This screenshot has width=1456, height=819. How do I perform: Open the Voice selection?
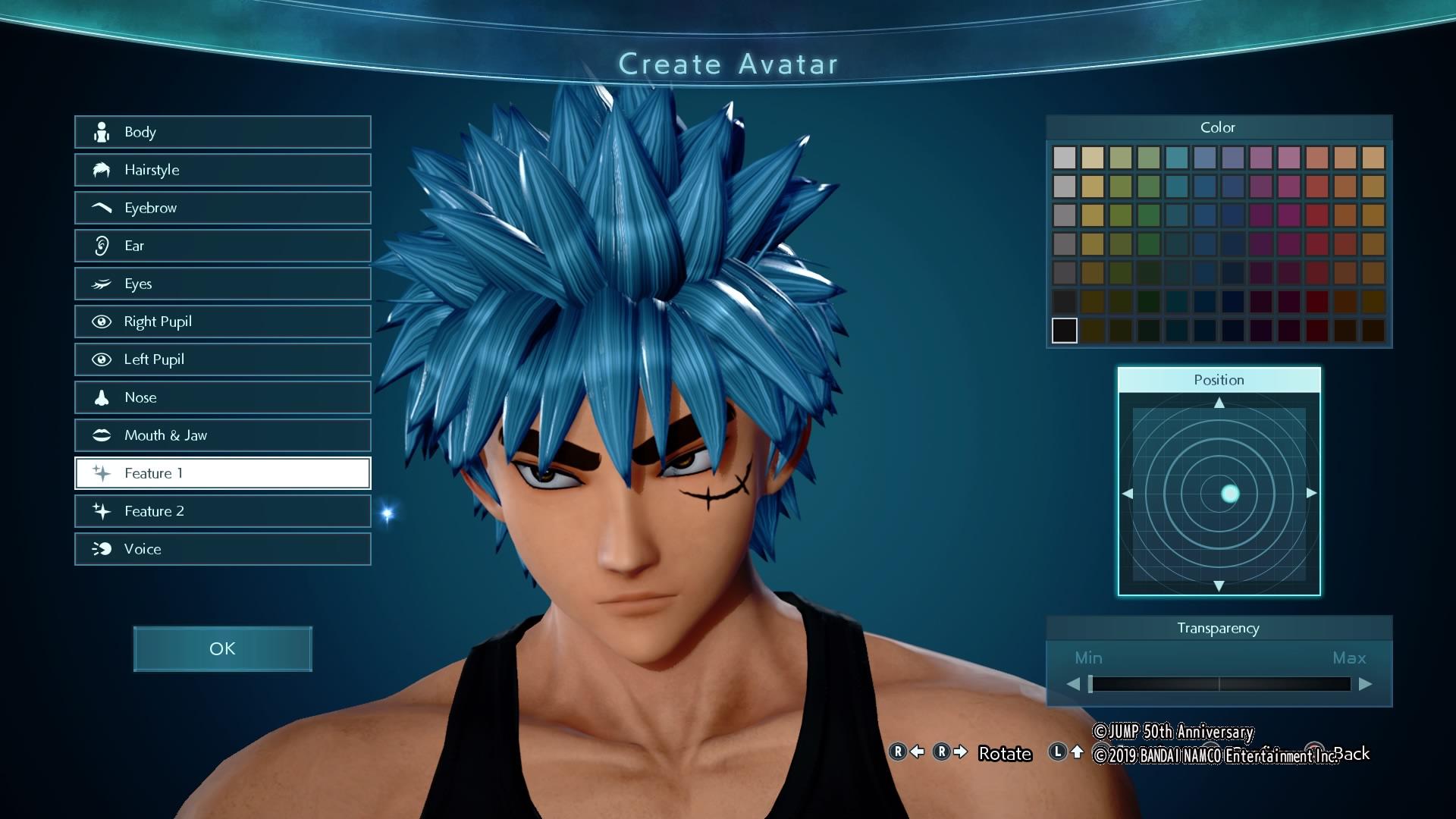pos(222,549)
